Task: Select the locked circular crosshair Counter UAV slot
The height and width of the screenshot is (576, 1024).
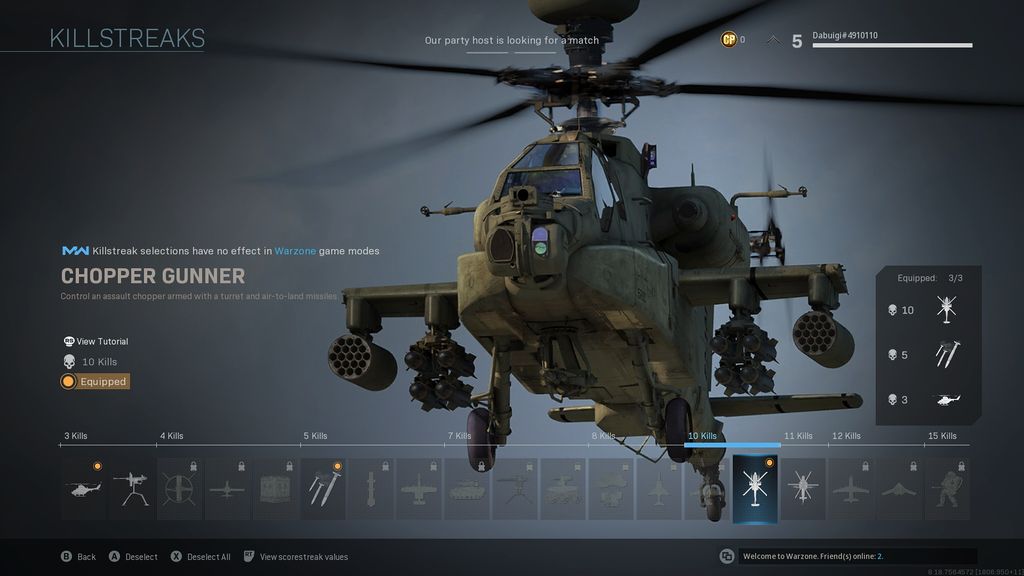Action: (180, 489)
